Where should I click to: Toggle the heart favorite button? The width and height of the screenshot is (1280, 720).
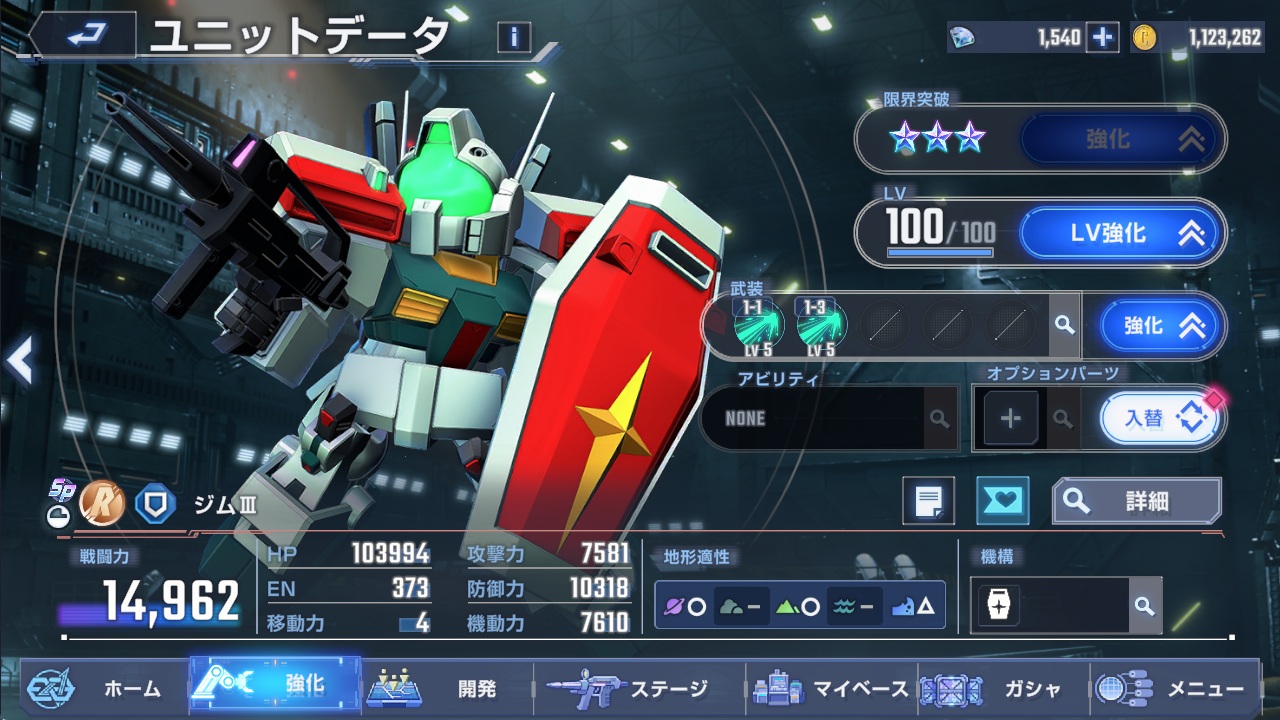(1002, 500)
